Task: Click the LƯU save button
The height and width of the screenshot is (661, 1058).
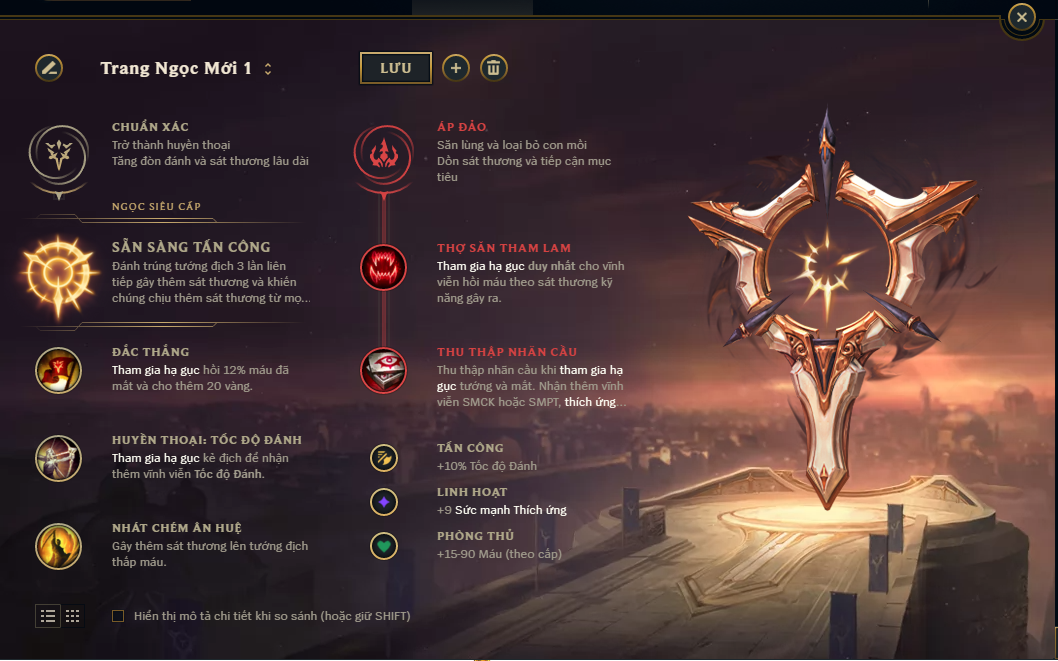Action: [396, 68]
